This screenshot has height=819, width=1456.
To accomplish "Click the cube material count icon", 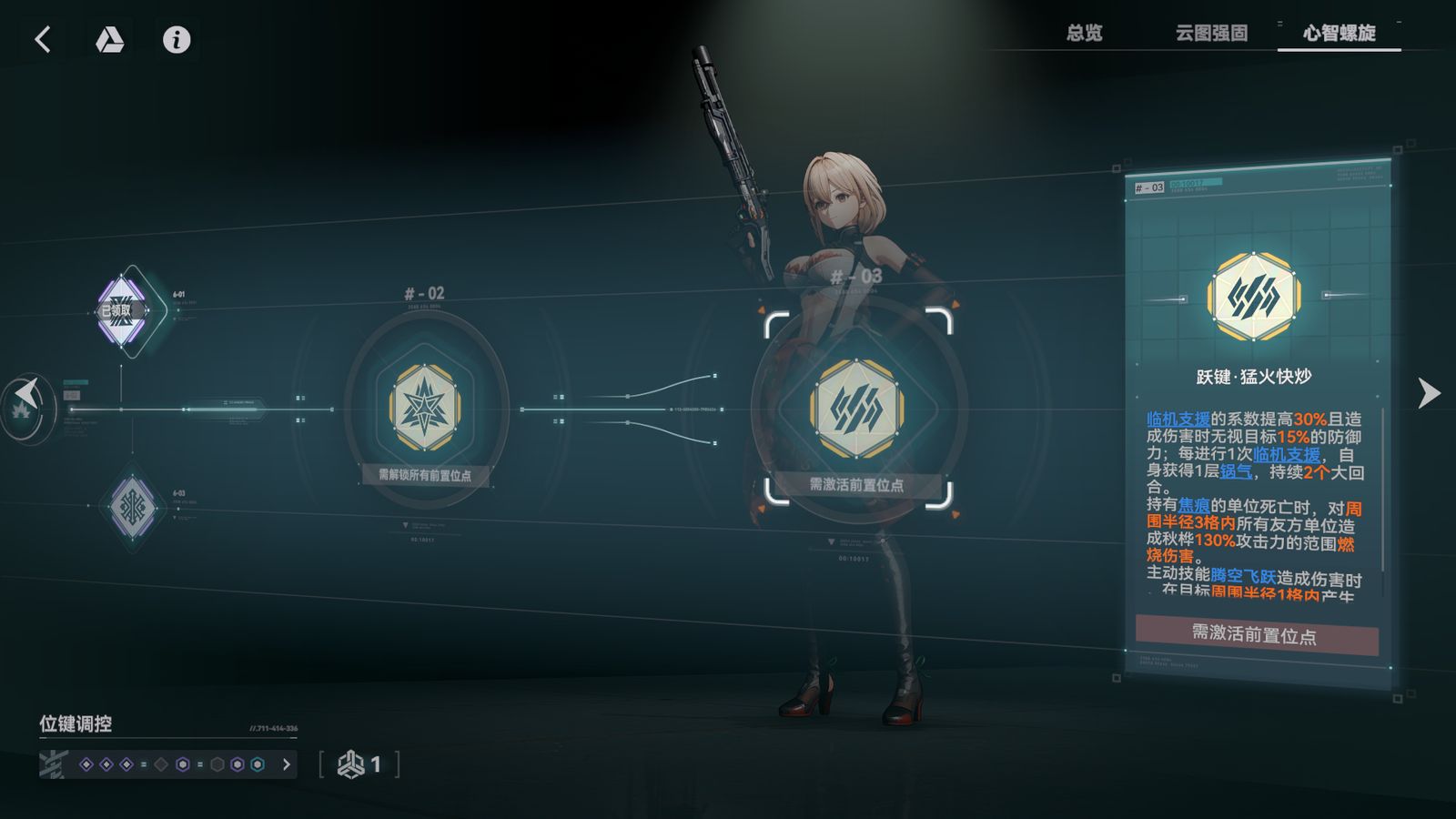I will coord(351,764).
